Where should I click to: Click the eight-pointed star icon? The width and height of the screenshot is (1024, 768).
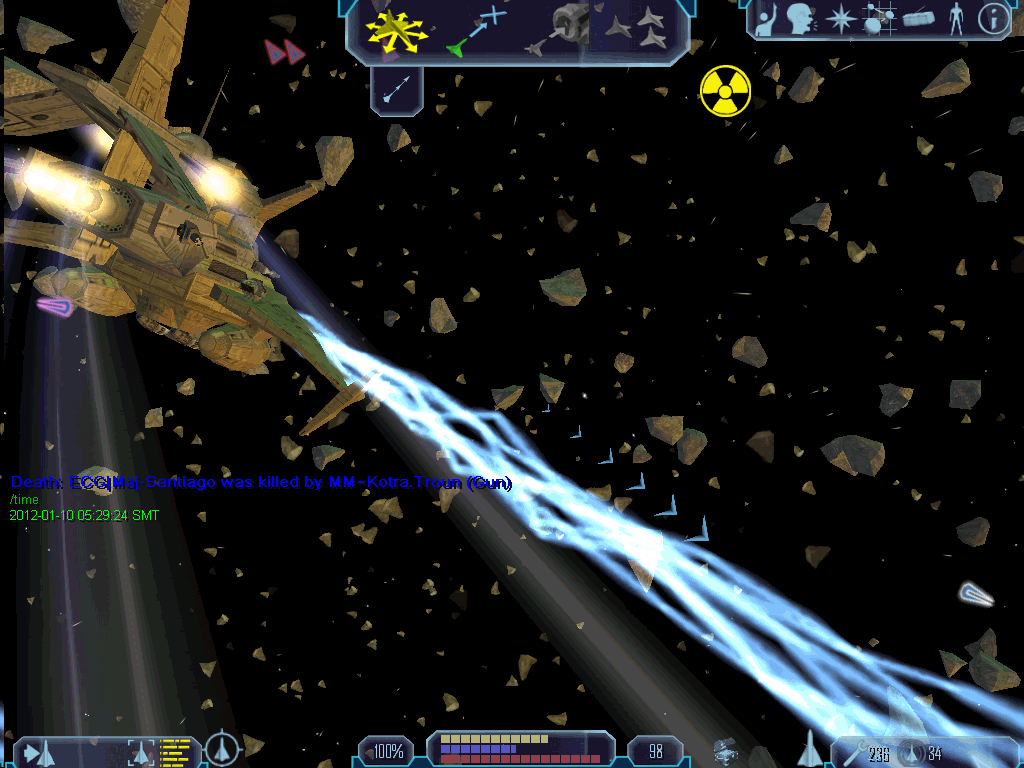pyautogui.click(x=842, y=19)
